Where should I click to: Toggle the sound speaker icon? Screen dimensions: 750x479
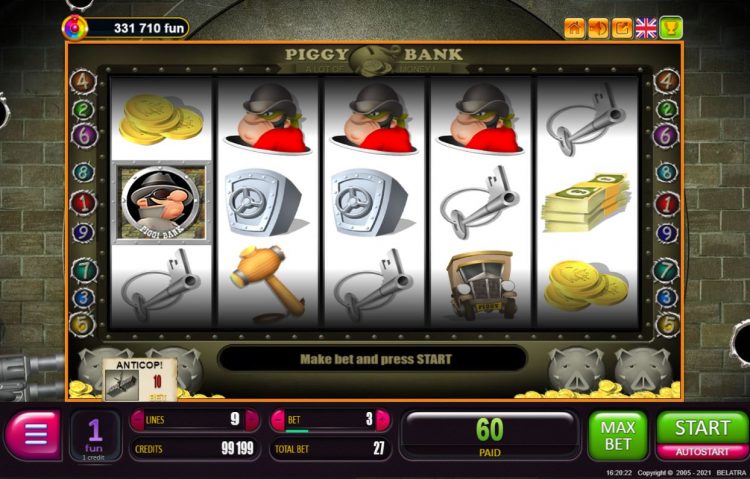pyautogui.click(x=598, y=28)
